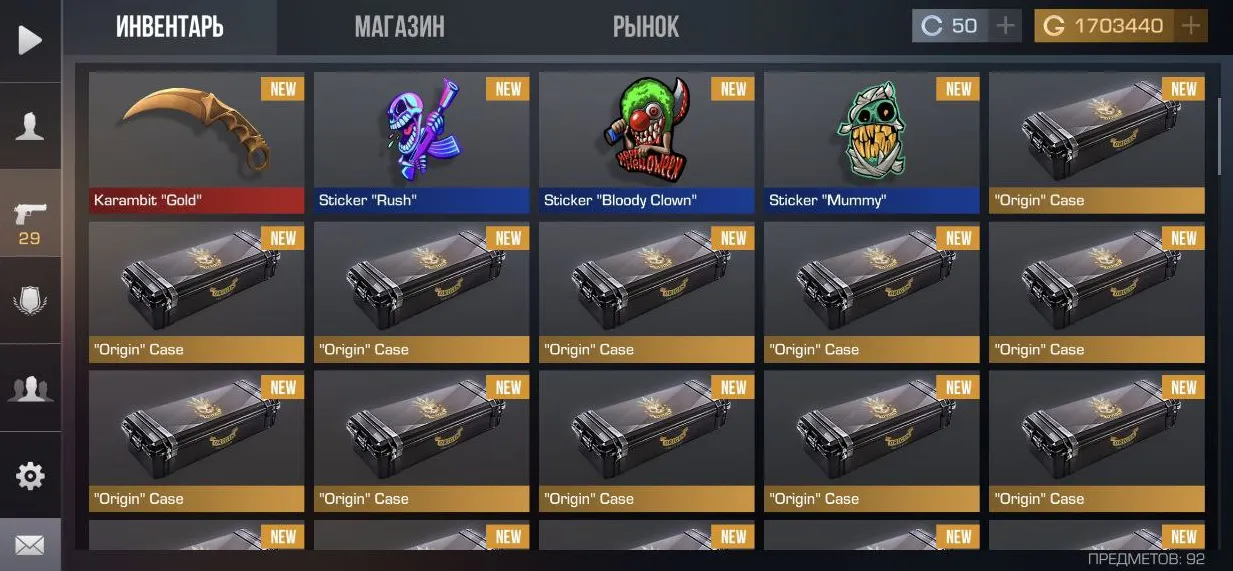Open the player profile sidebar icon
1233x571 pixels.
point(30,126)
